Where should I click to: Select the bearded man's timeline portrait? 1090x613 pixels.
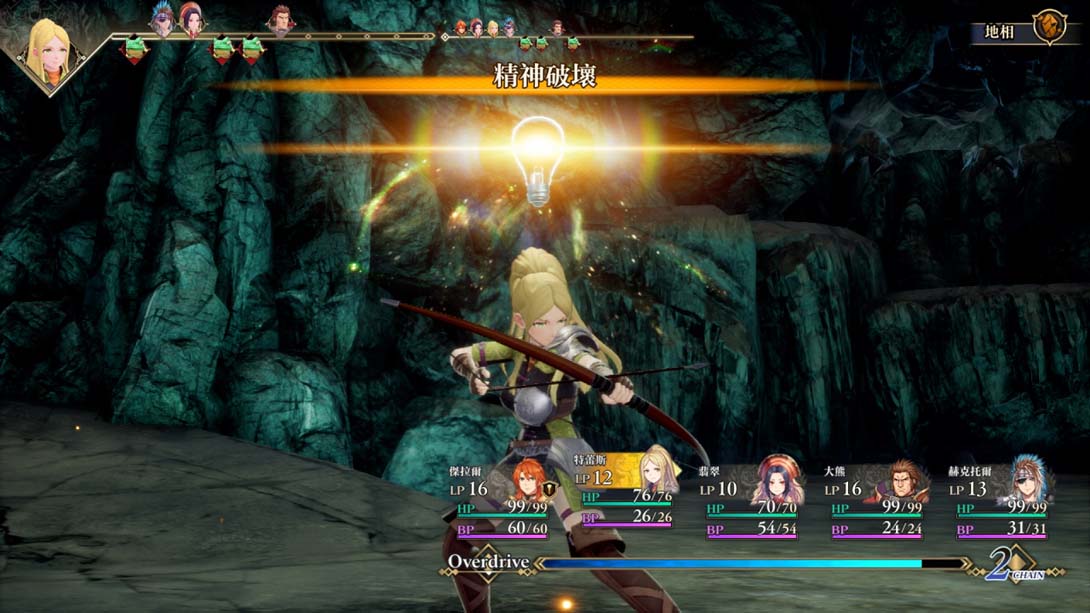click(x=281, y=19)
